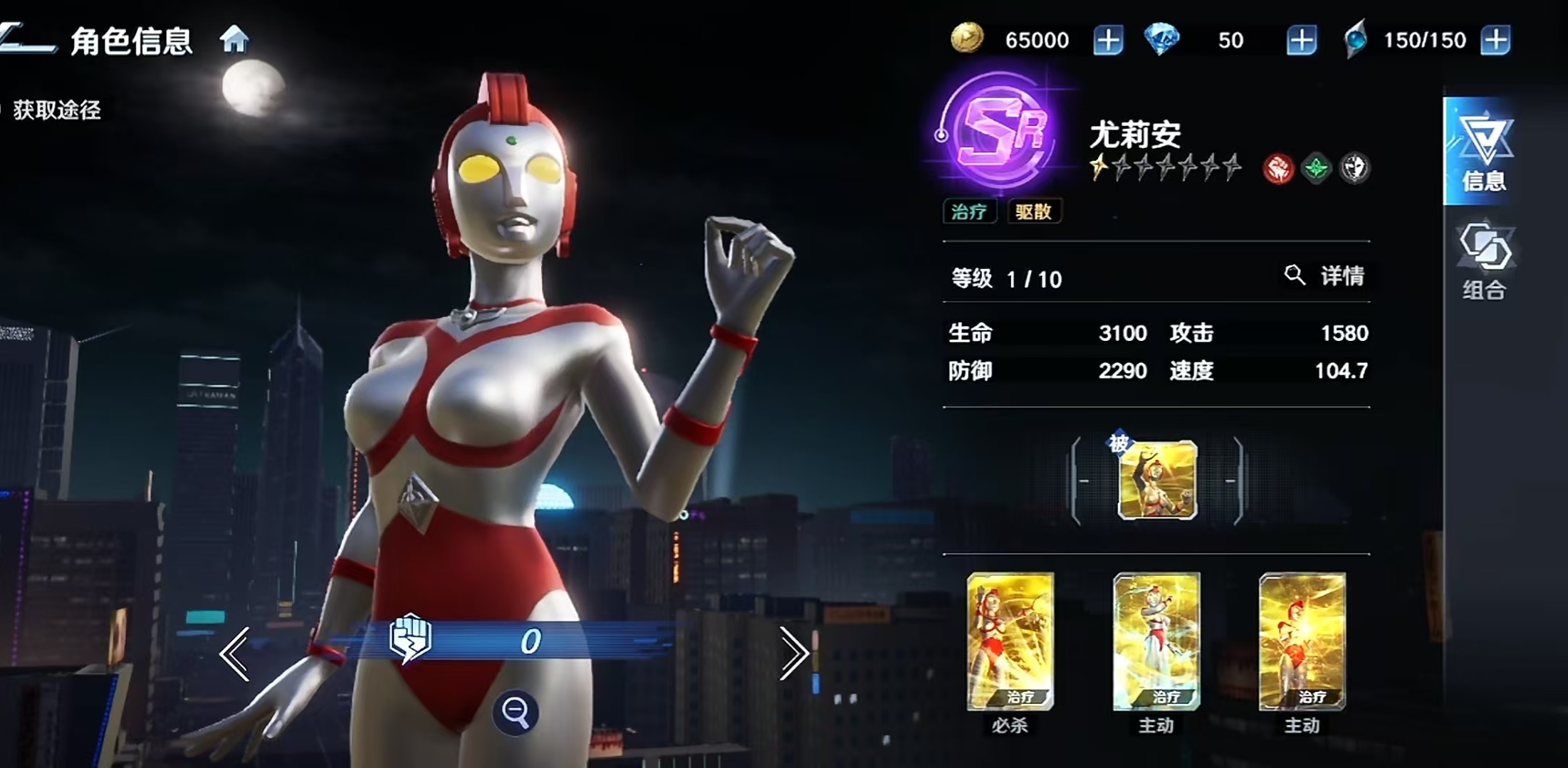The width and height of the screenshot is (1568, 768).
Task: Click the zoom-out magnifier on model
Action: (516, 712)
